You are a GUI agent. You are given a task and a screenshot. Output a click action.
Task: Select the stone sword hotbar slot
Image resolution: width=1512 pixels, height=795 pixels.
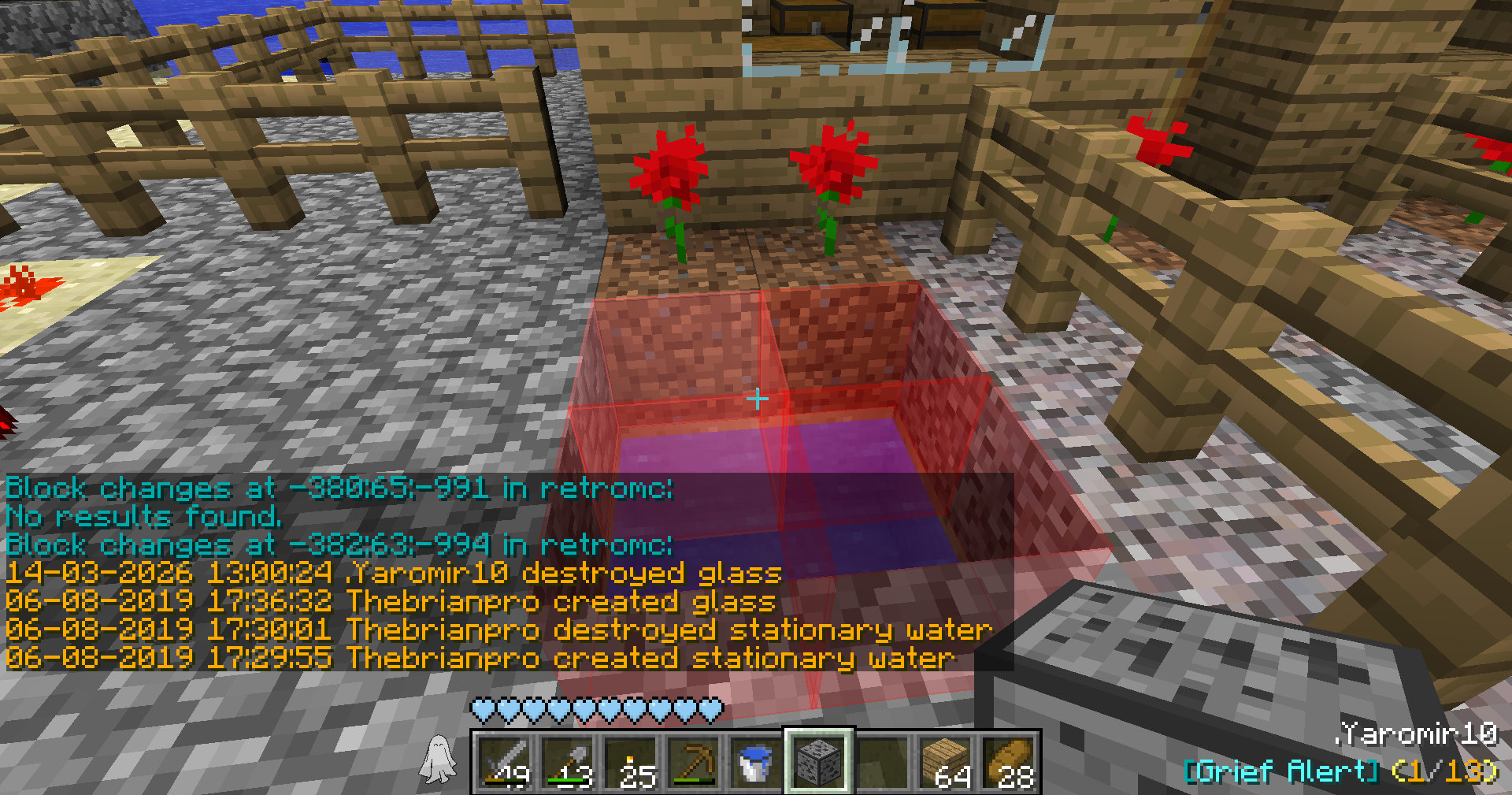click(x=505, y=762)
